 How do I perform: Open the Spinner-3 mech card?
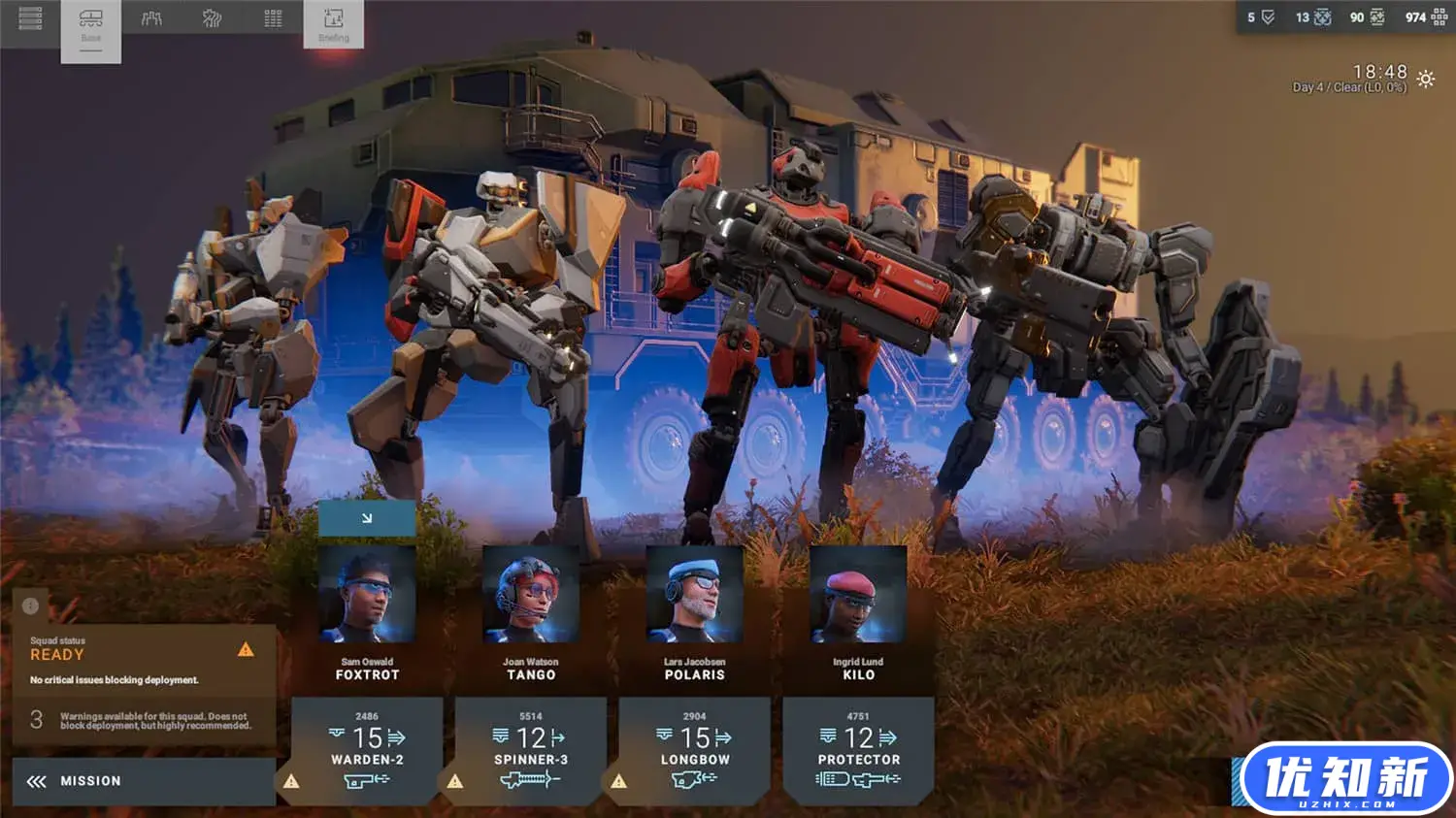coord(531,751)
